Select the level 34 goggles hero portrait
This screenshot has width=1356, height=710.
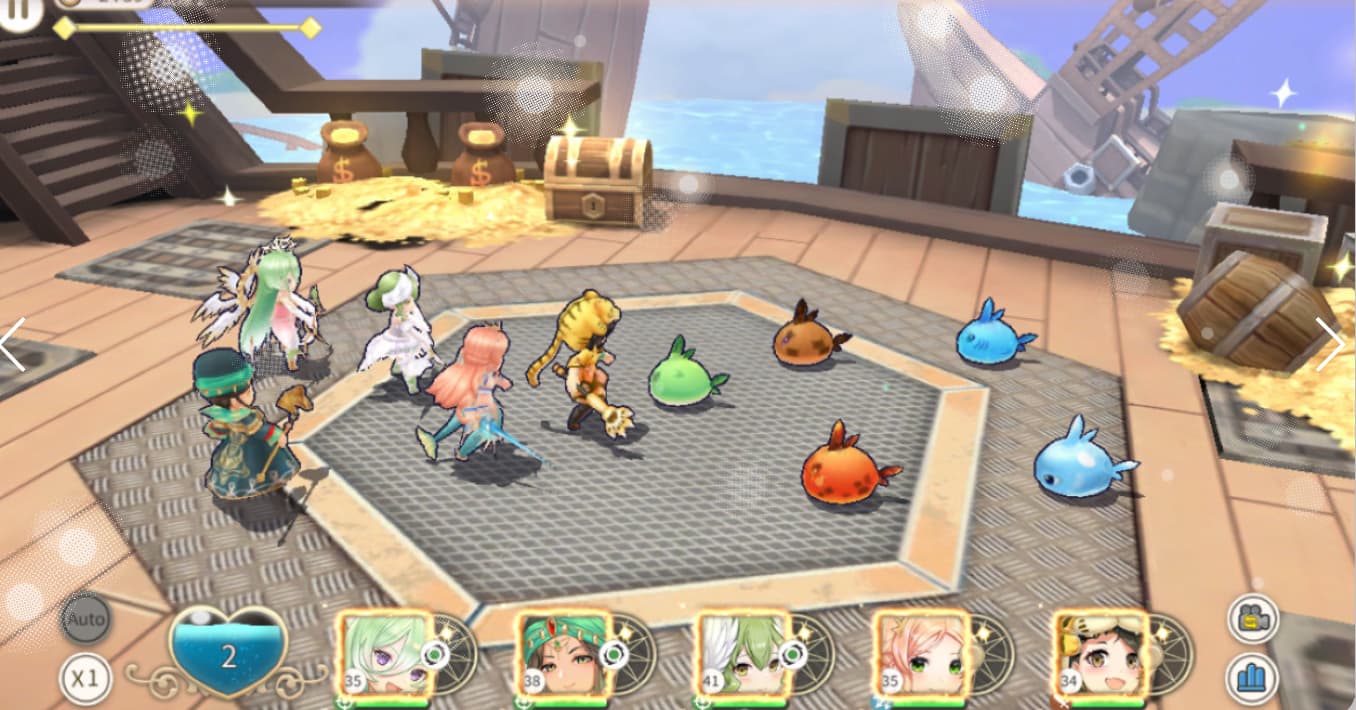(x=1100, y=654)
